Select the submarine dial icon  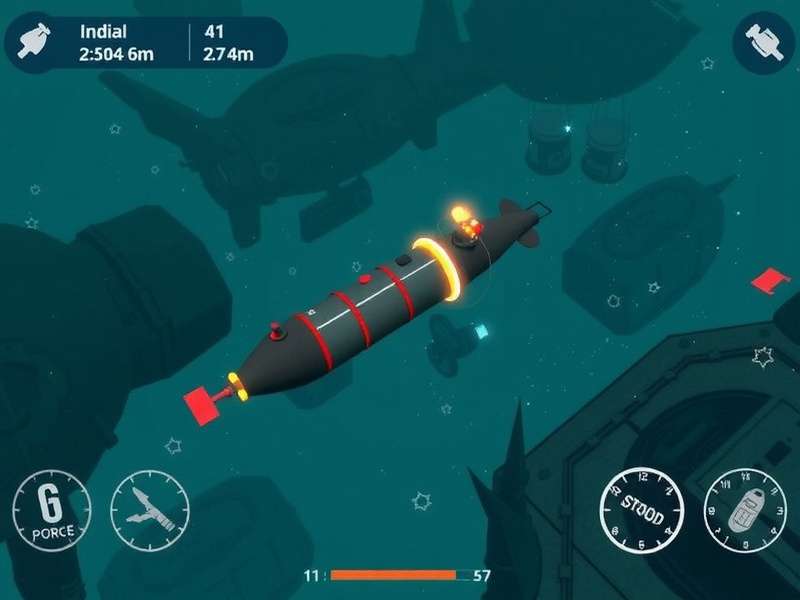743,509
